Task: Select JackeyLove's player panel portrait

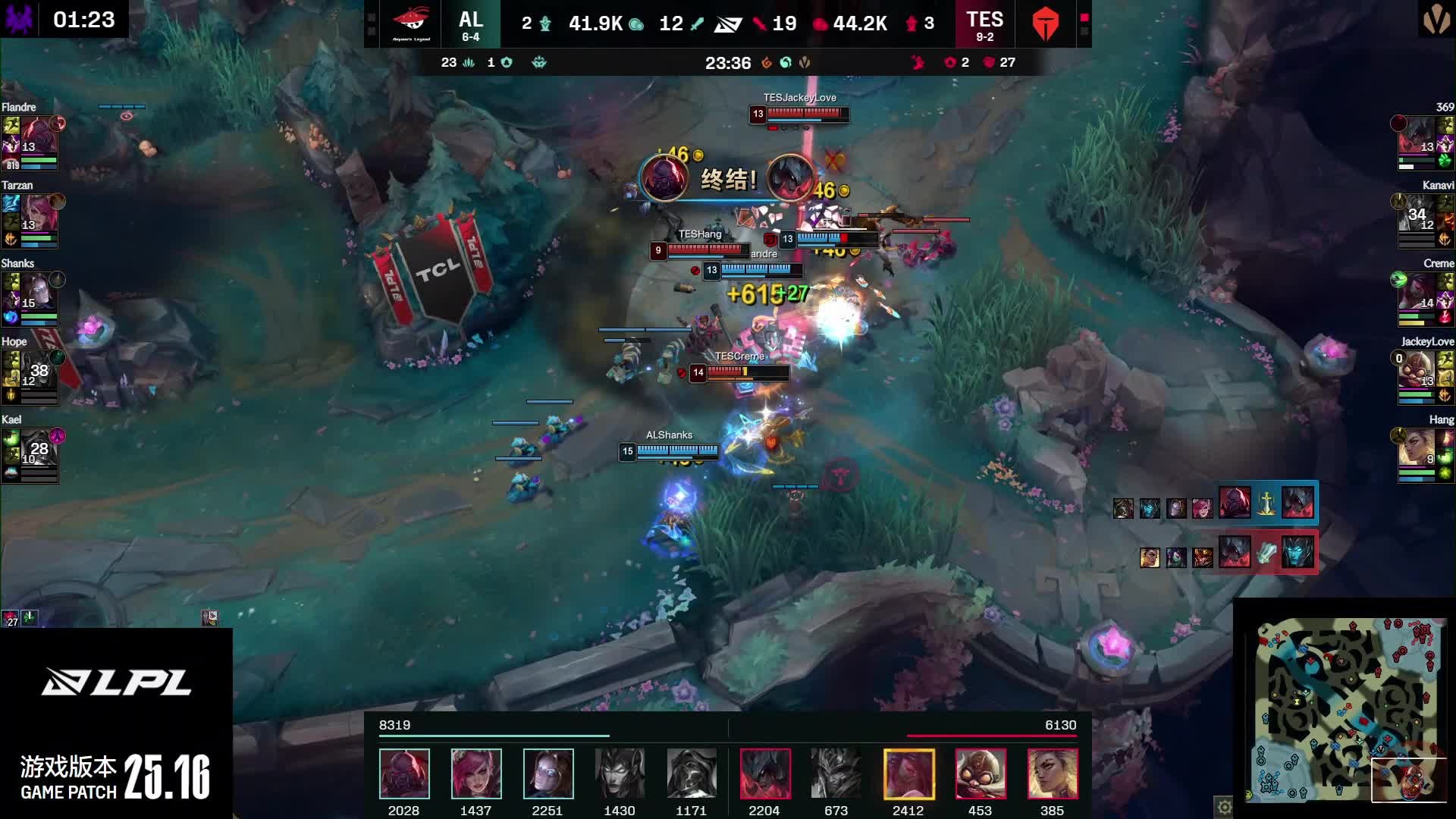Action: click(x=1417, y=371)
